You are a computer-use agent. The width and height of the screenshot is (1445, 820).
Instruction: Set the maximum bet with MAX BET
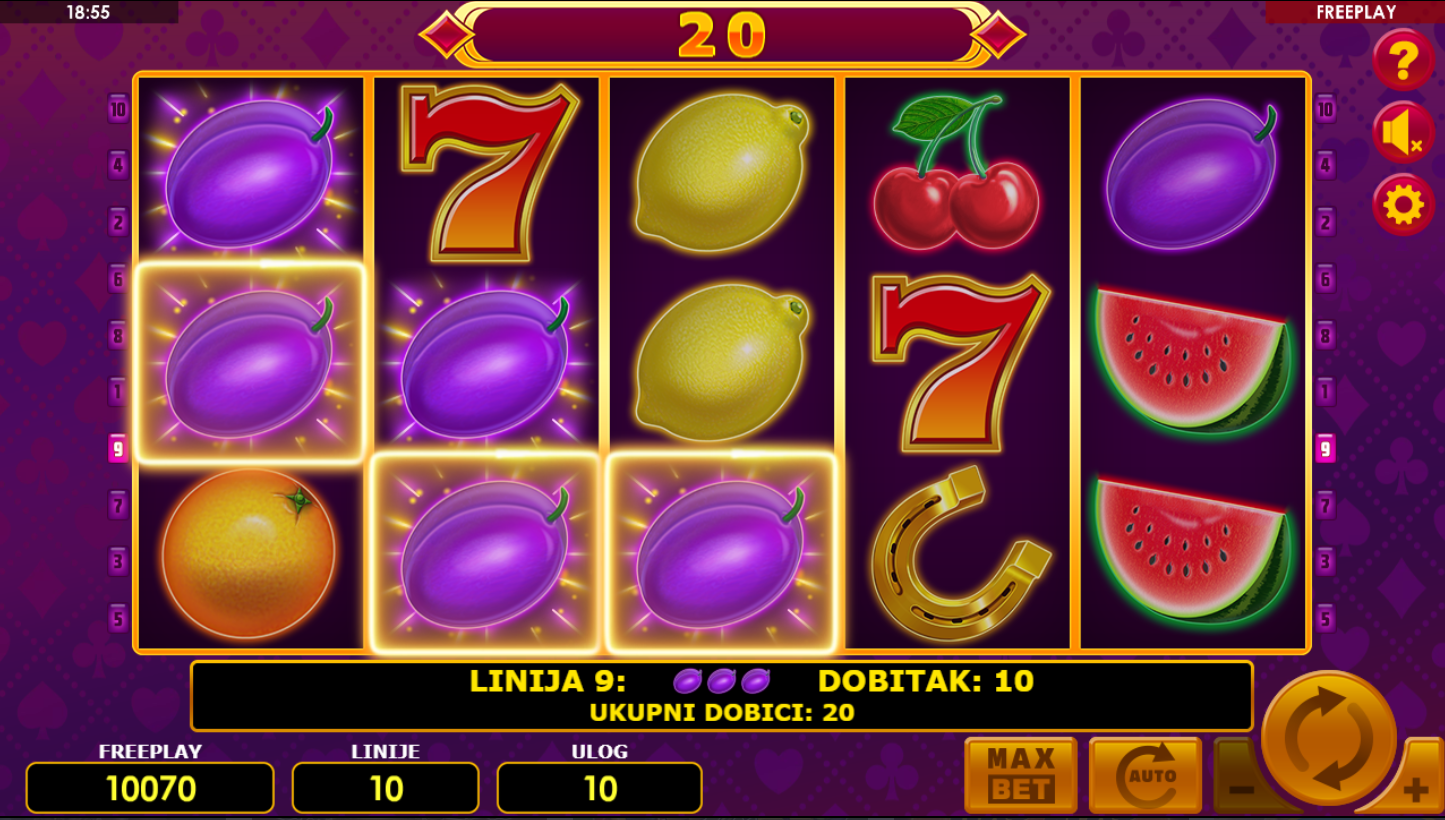[x=1020, y=776]
